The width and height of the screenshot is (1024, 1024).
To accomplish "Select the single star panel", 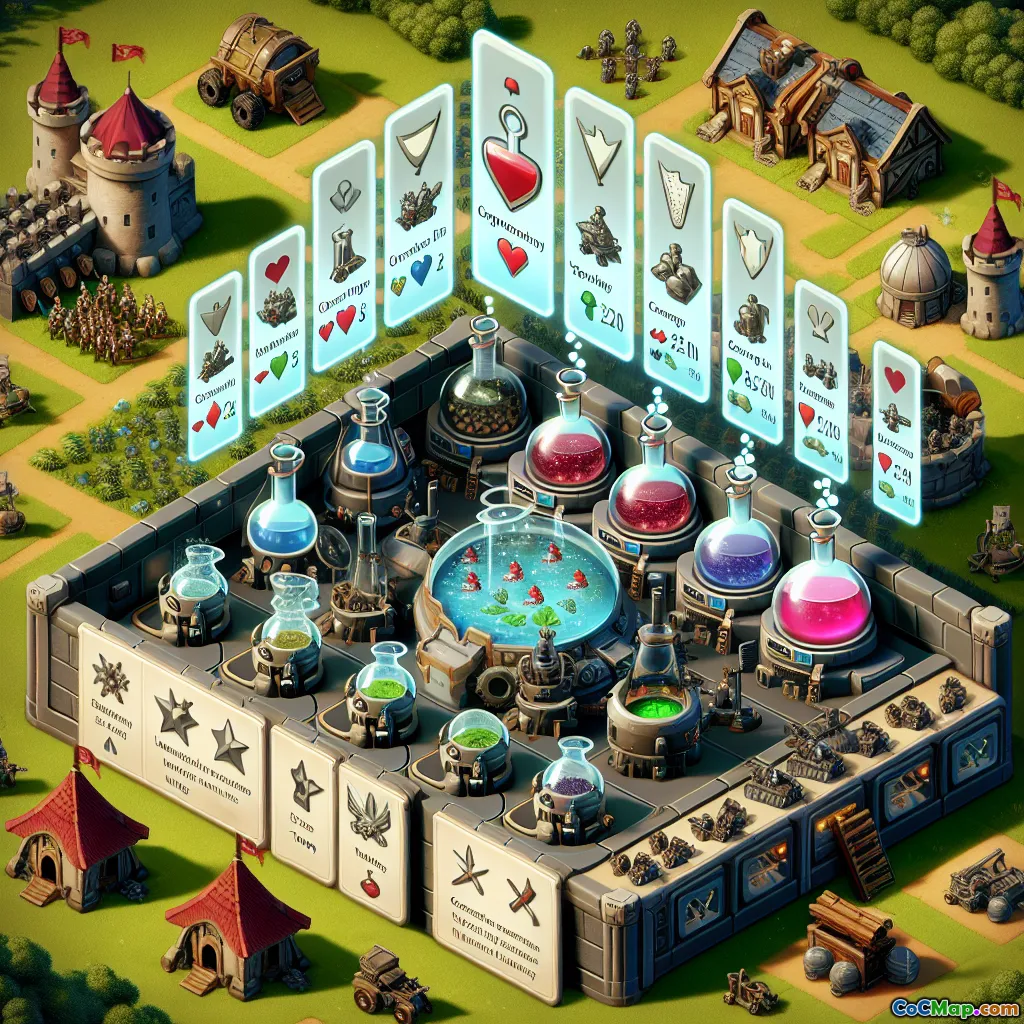I will coord(305,800).
